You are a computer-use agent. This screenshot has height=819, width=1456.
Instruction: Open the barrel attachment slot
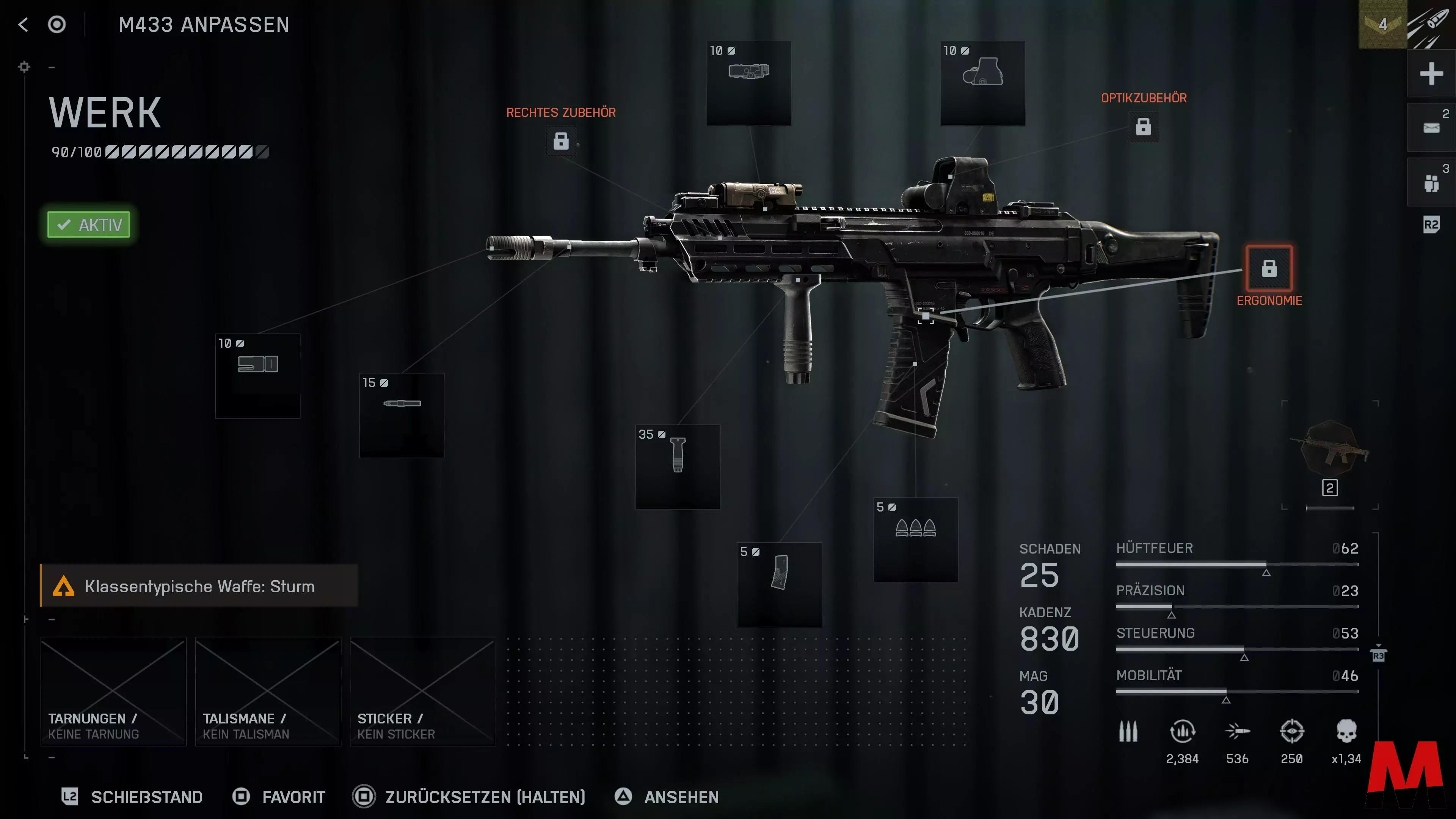tap(402, 416)
